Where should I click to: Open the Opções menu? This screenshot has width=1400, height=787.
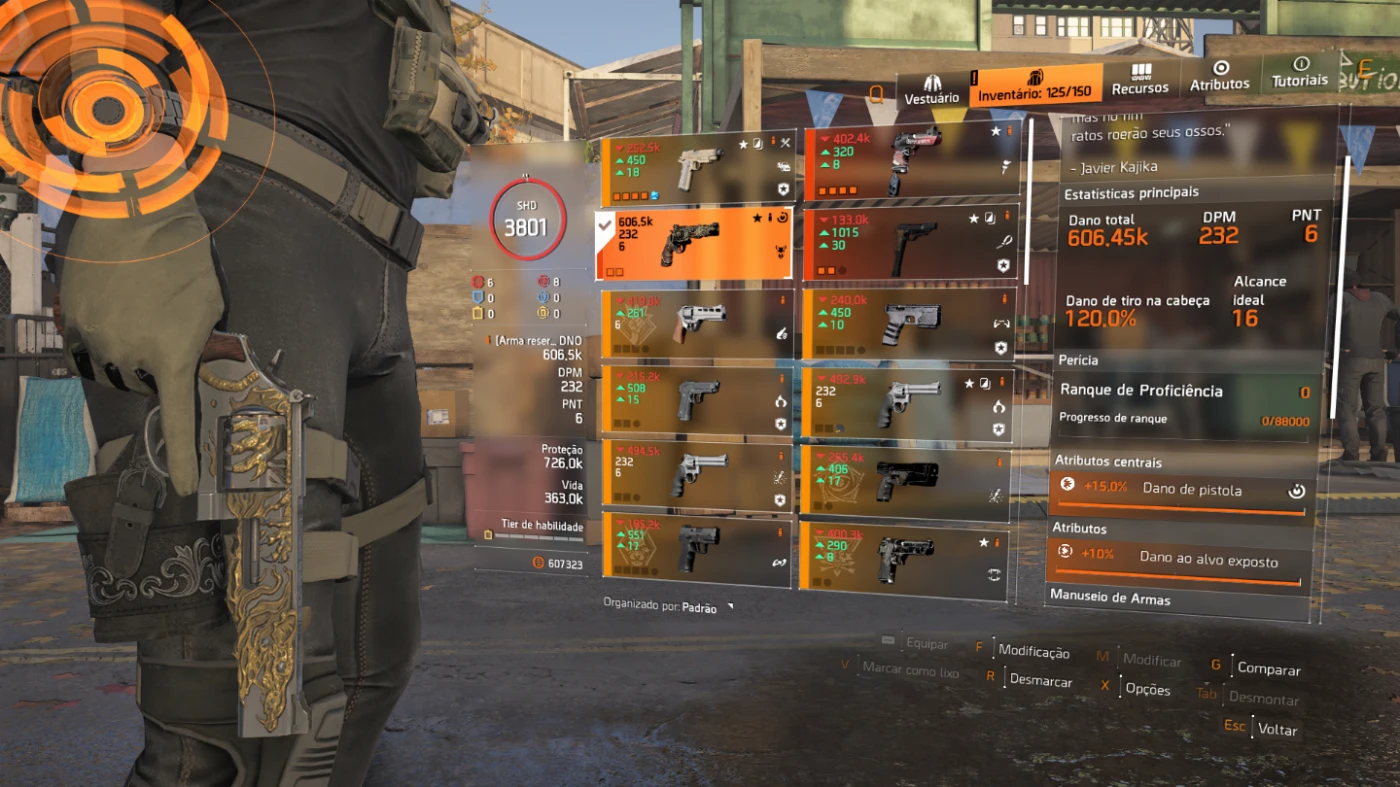pyautogui.click(x=1147, y=689)
